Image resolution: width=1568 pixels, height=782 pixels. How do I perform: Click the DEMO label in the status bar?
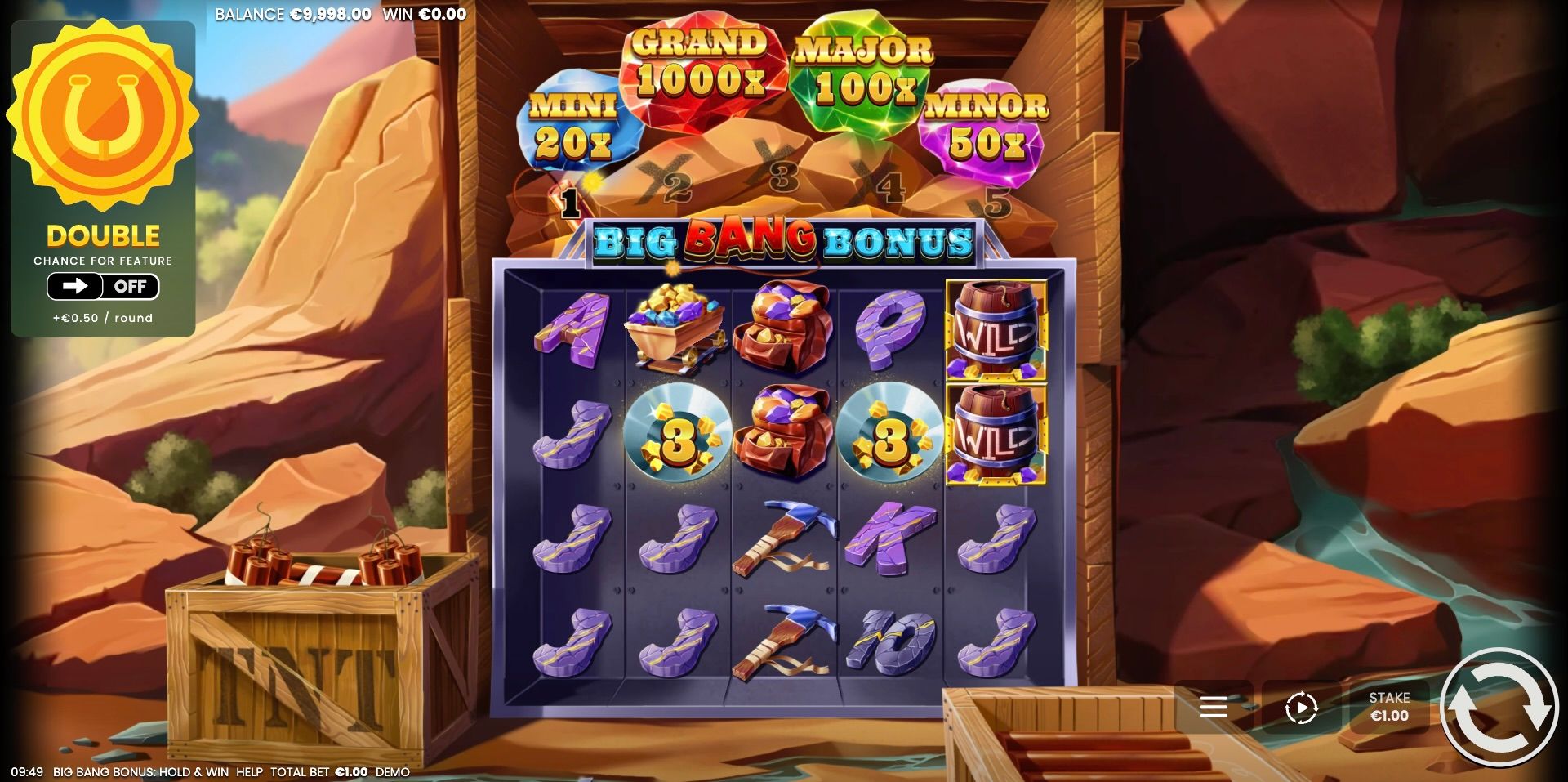coord(393,771)
